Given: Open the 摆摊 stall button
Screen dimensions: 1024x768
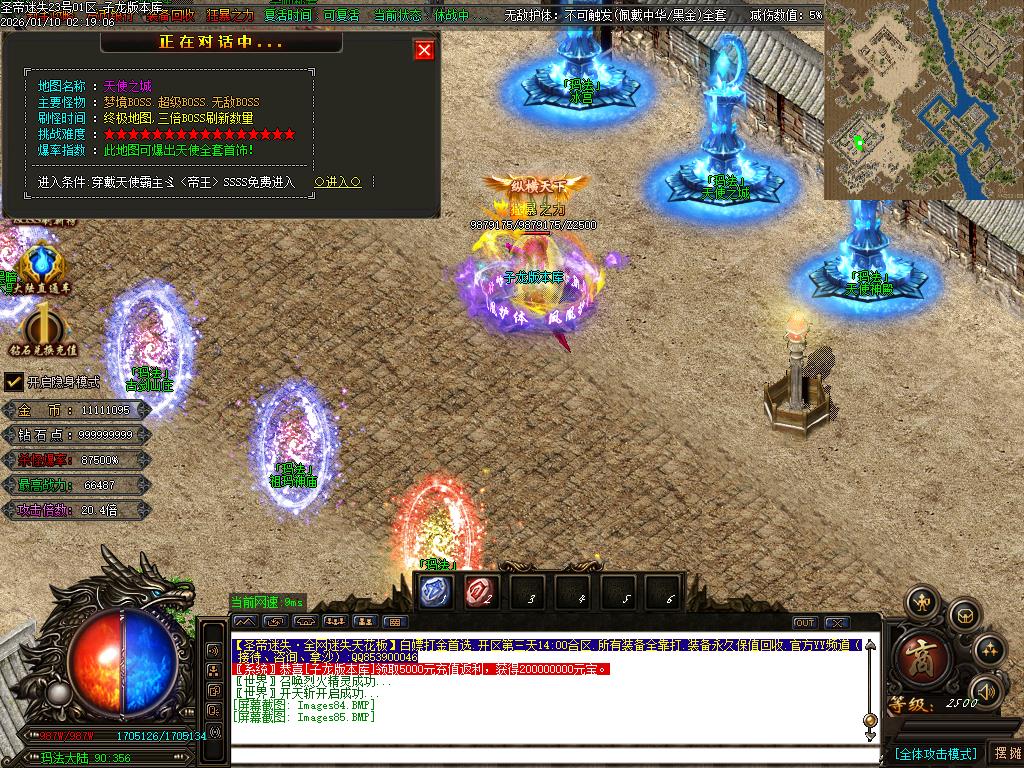Looking at the screenshot, I should pyautogui.click(x=1006, y=753).
